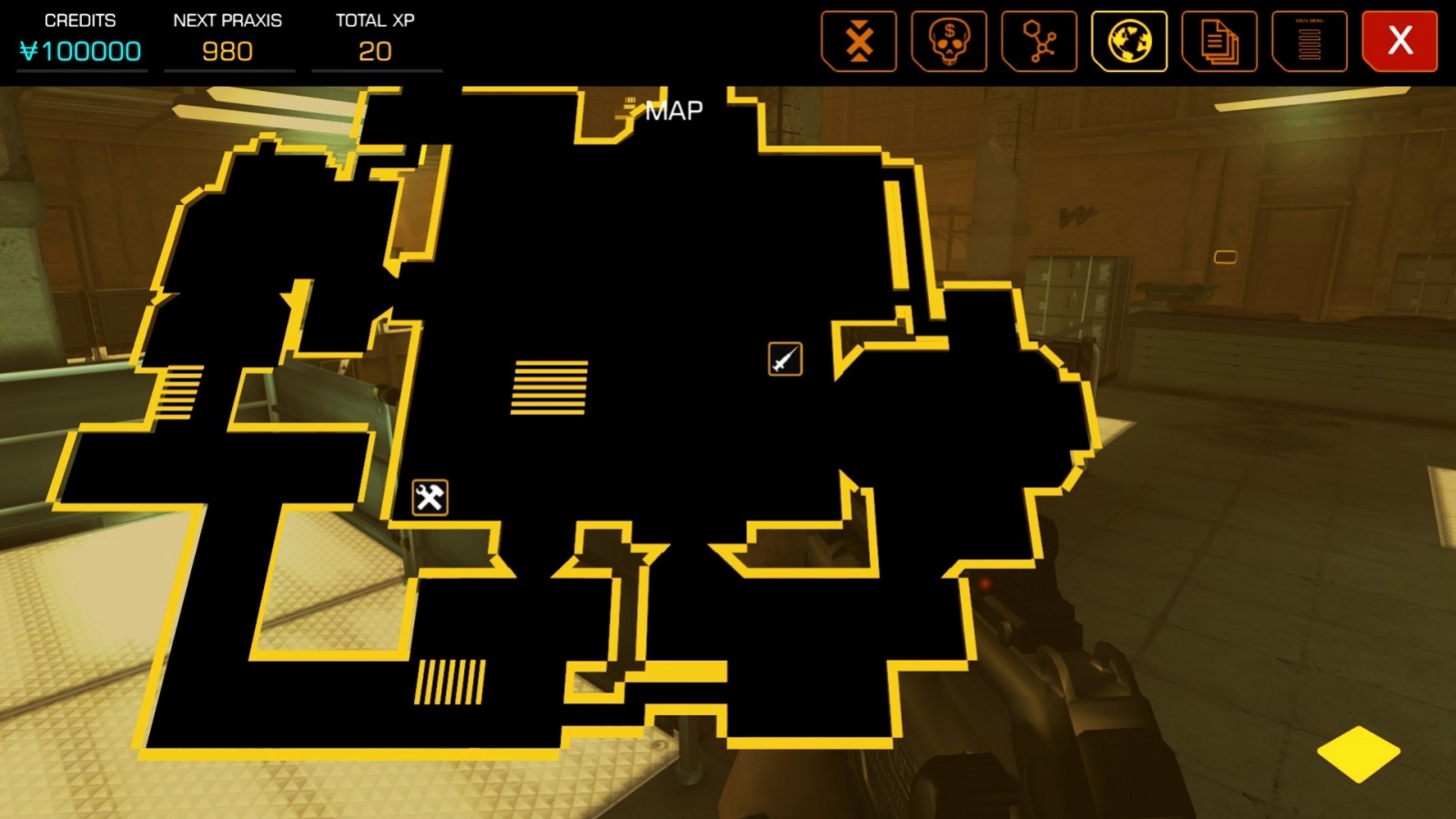Screen dimensions: 1456x819
Task: Open the Main Menu list icon
Action: point(1309,41)
